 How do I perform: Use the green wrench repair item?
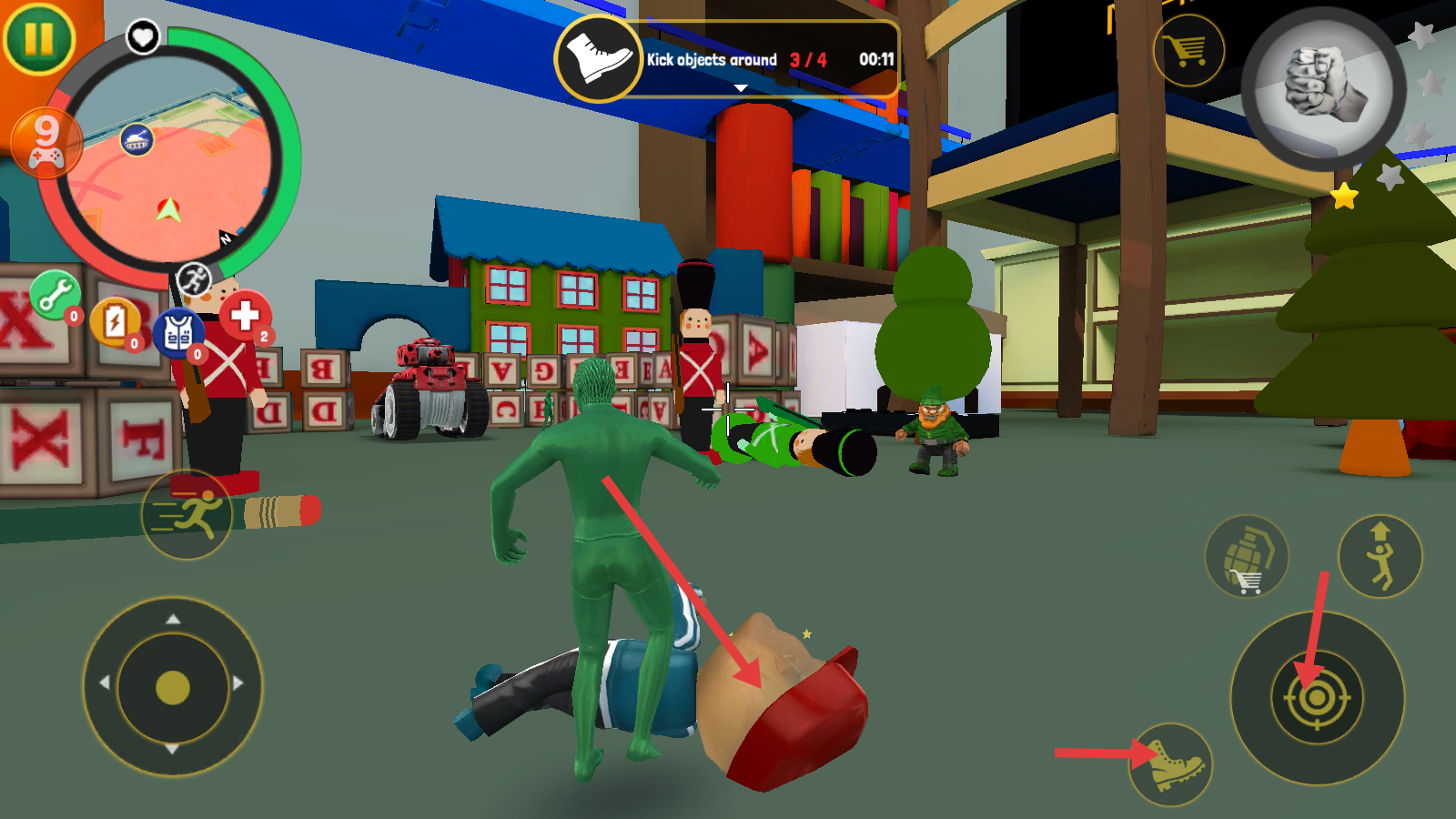point(56,296)
